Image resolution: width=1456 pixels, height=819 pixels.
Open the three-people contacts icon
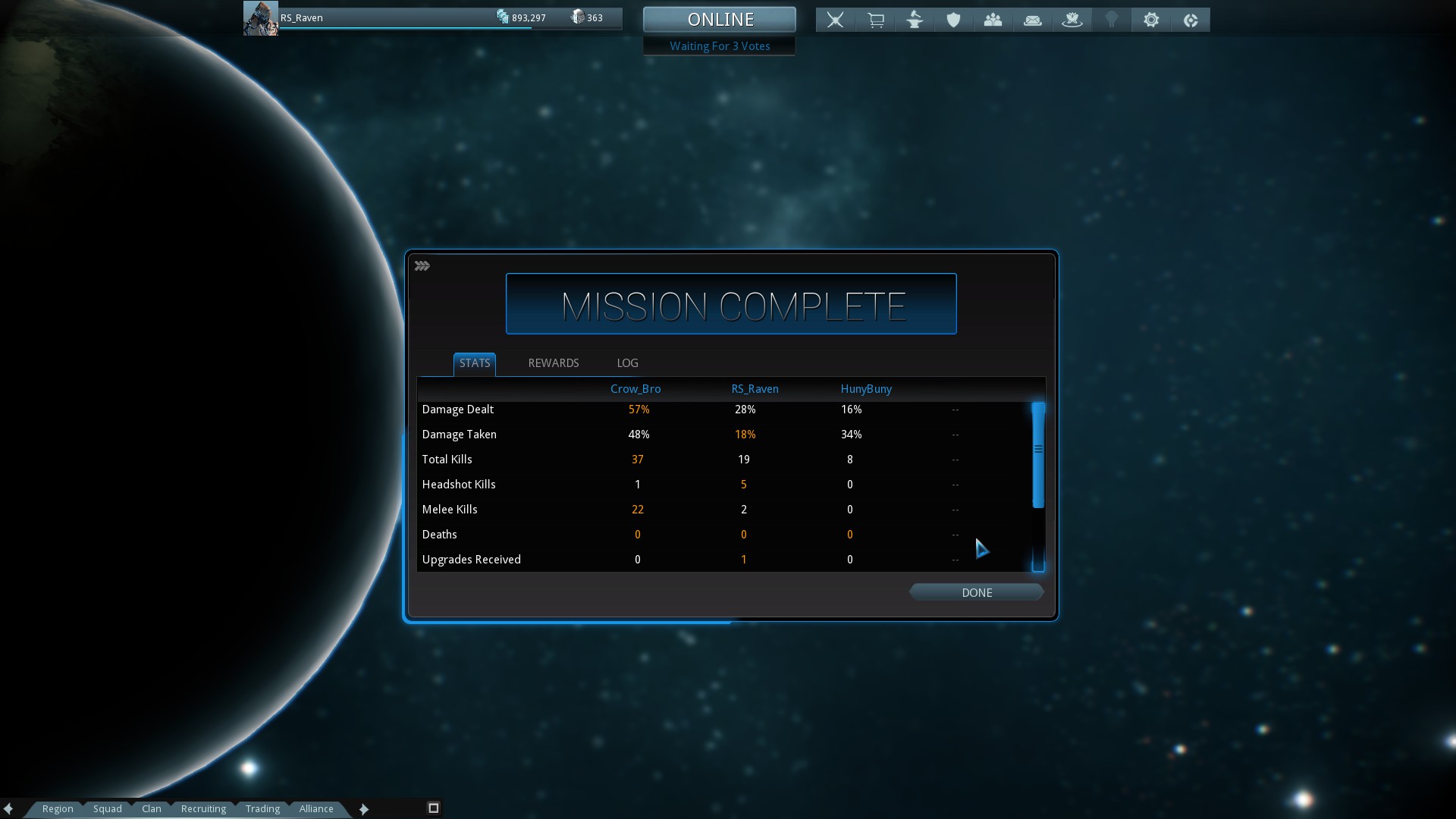tap(993, 20)
